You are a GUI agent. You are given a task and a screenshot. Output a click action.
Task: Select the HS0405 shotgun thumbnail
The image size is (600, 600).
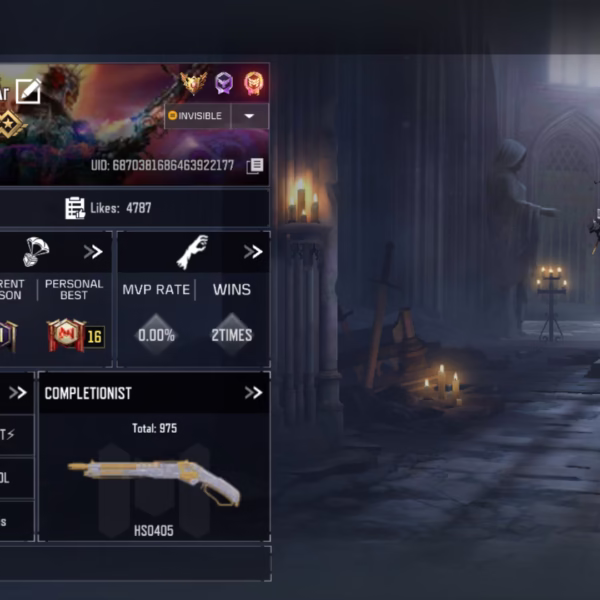(153, 481)
